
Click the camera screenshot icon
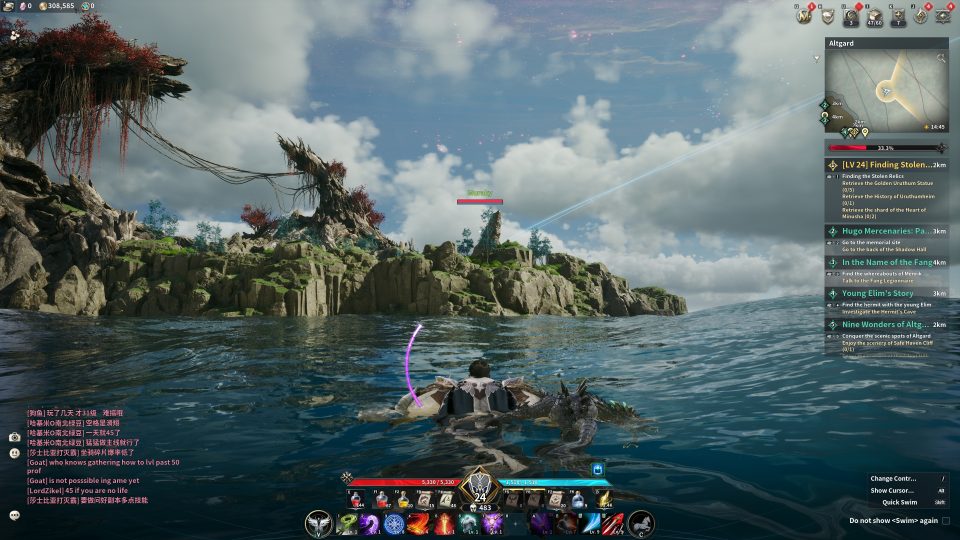15,437
